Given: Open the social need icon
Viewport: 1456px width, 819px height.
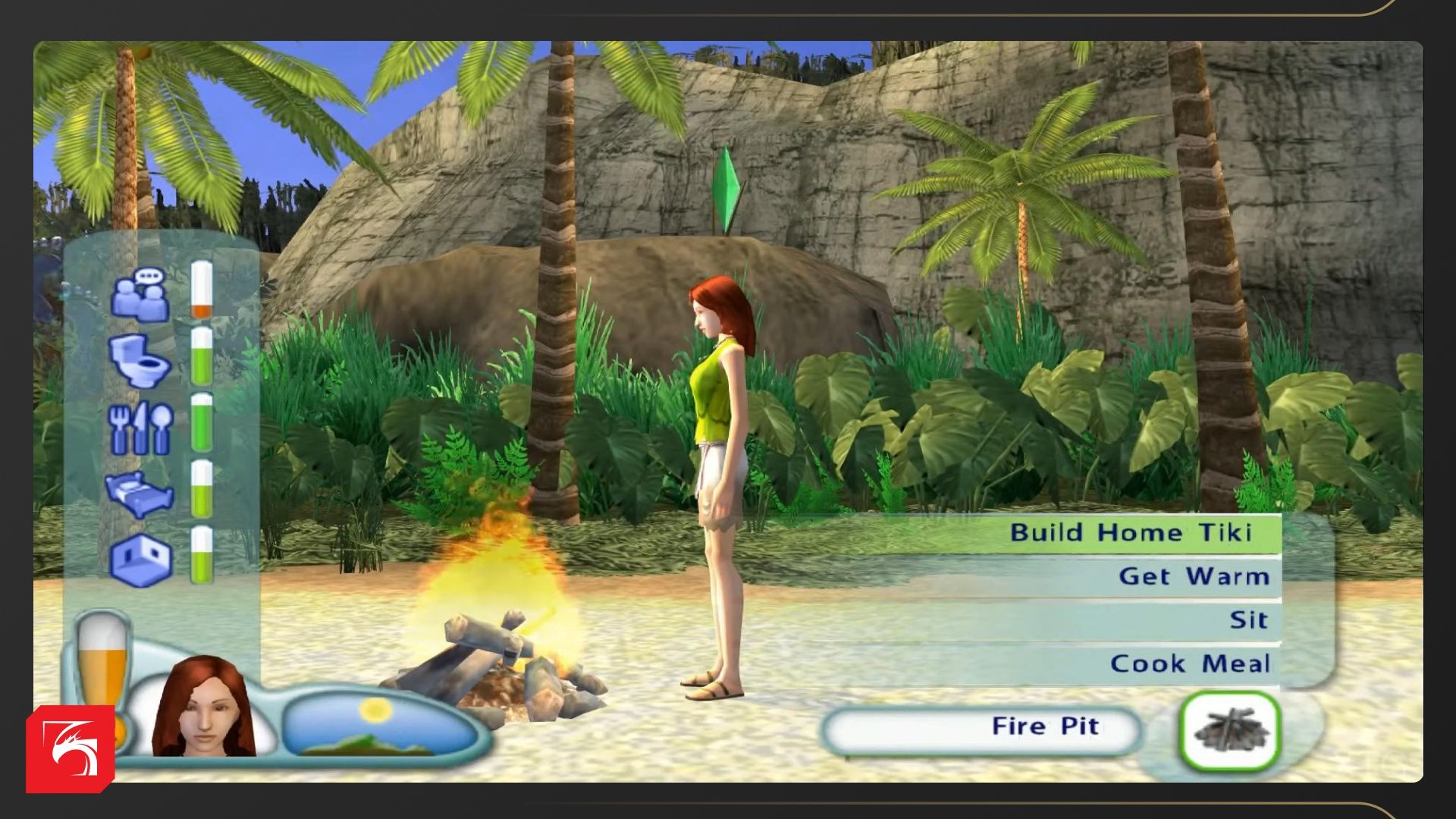Looking at the screenshot, I should [x=141, y=295].
